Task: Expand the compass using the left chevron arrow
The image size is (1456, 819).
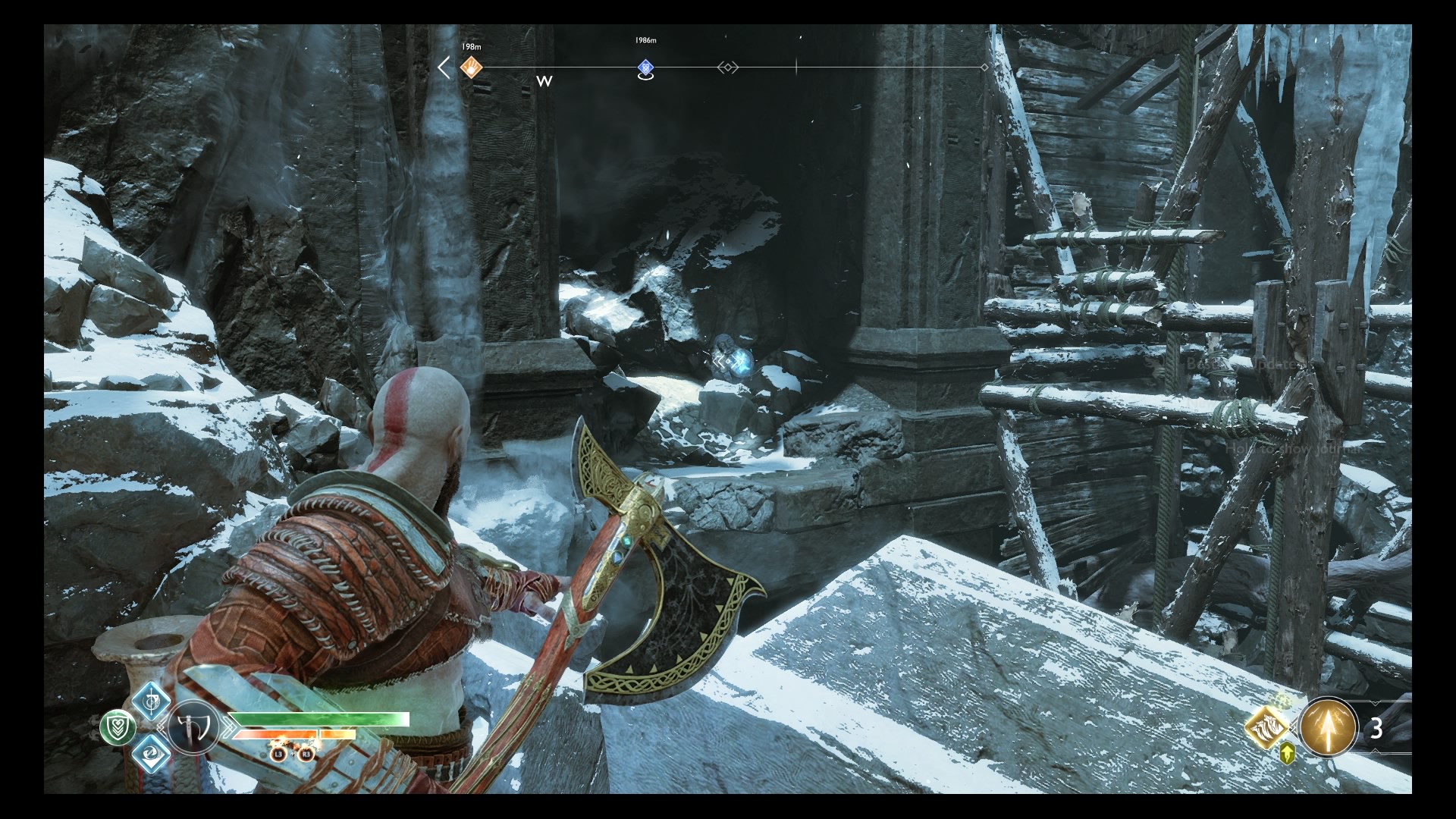Action: 444,67
